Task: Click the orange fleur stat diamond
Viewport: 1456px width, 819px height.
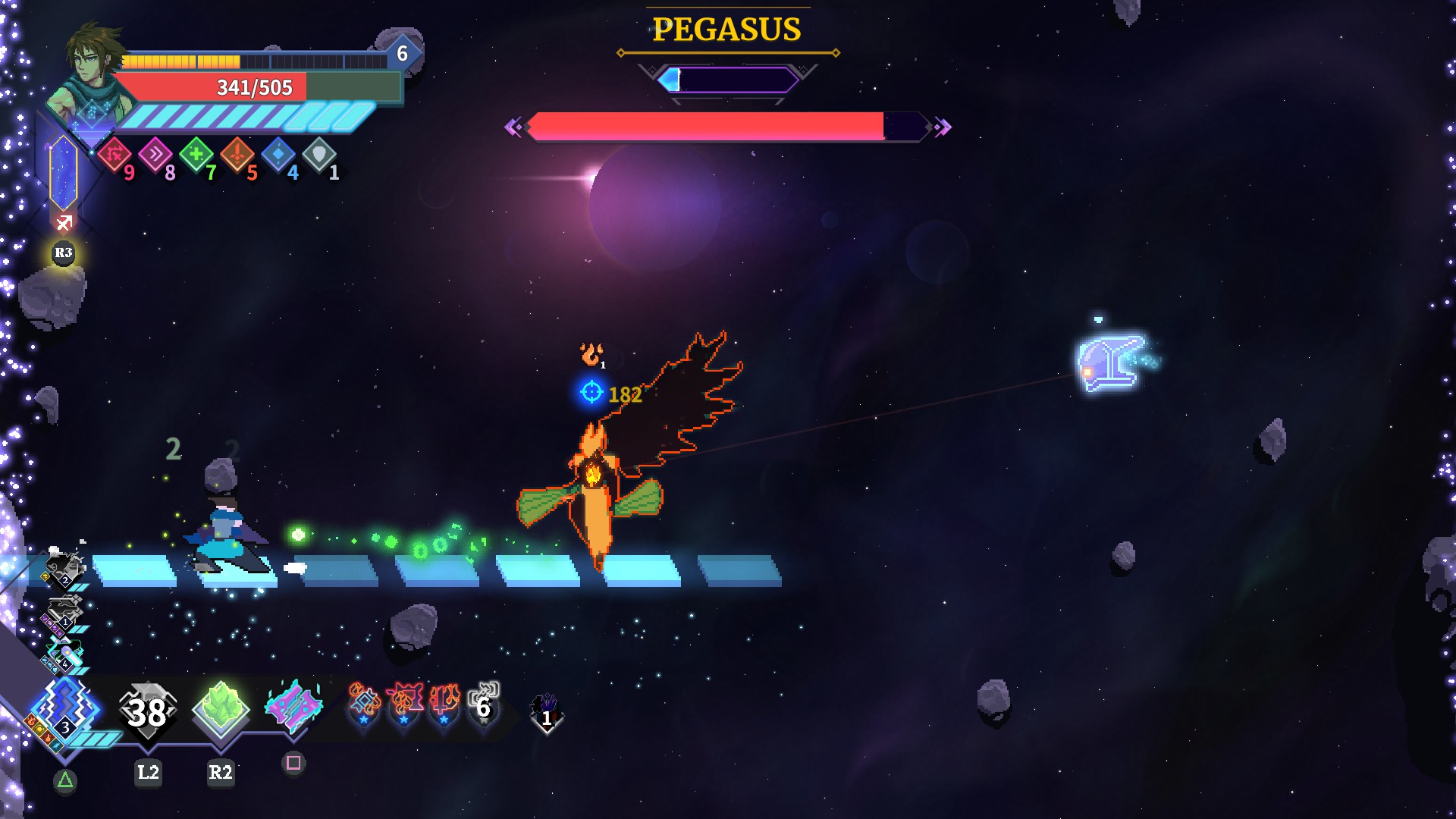Action: click(x=237, y=155)
